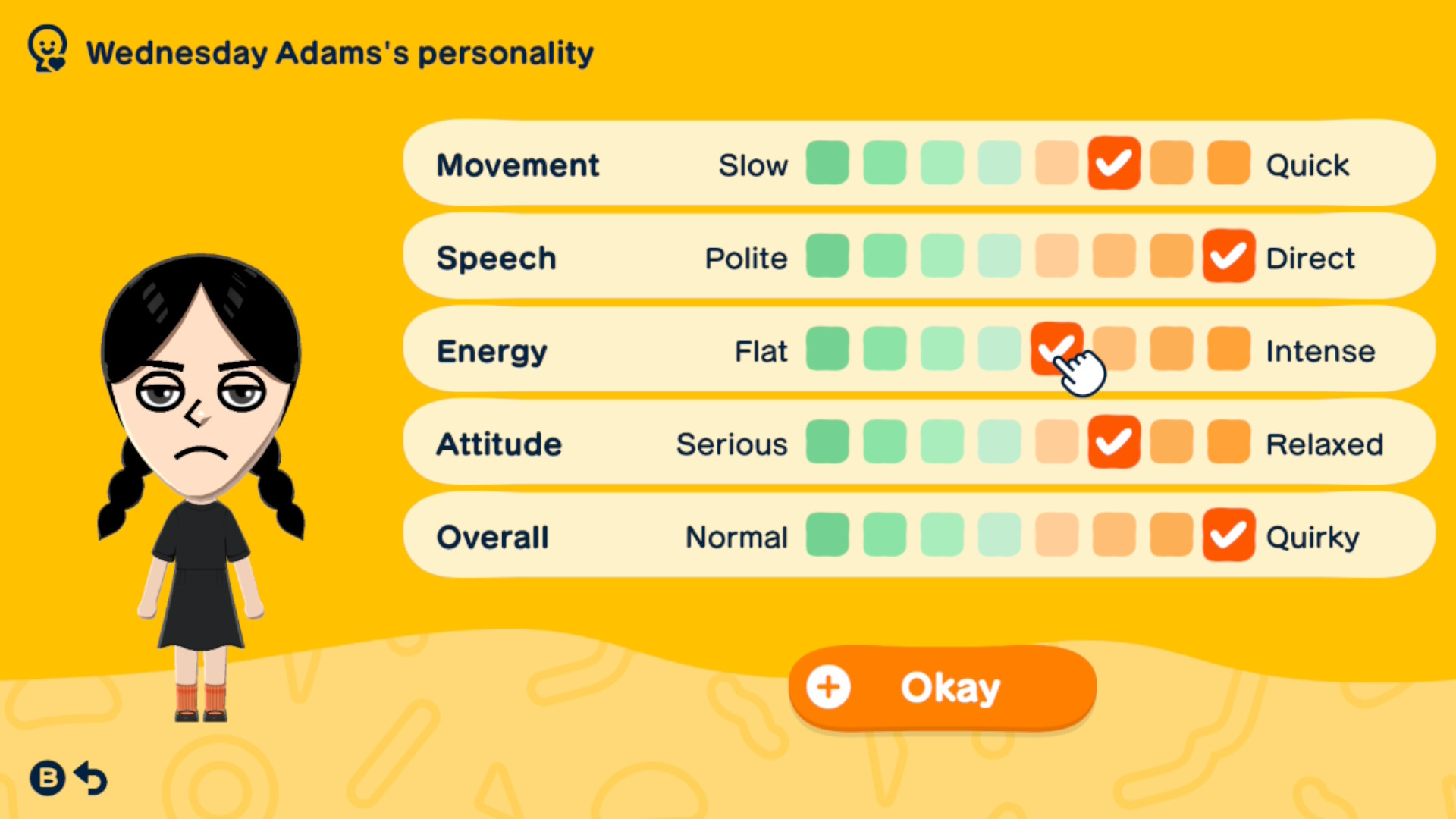The image size is (1456, 819).
Task: Set Energy to the most Intense level
Action: (x=1228, y=350)
